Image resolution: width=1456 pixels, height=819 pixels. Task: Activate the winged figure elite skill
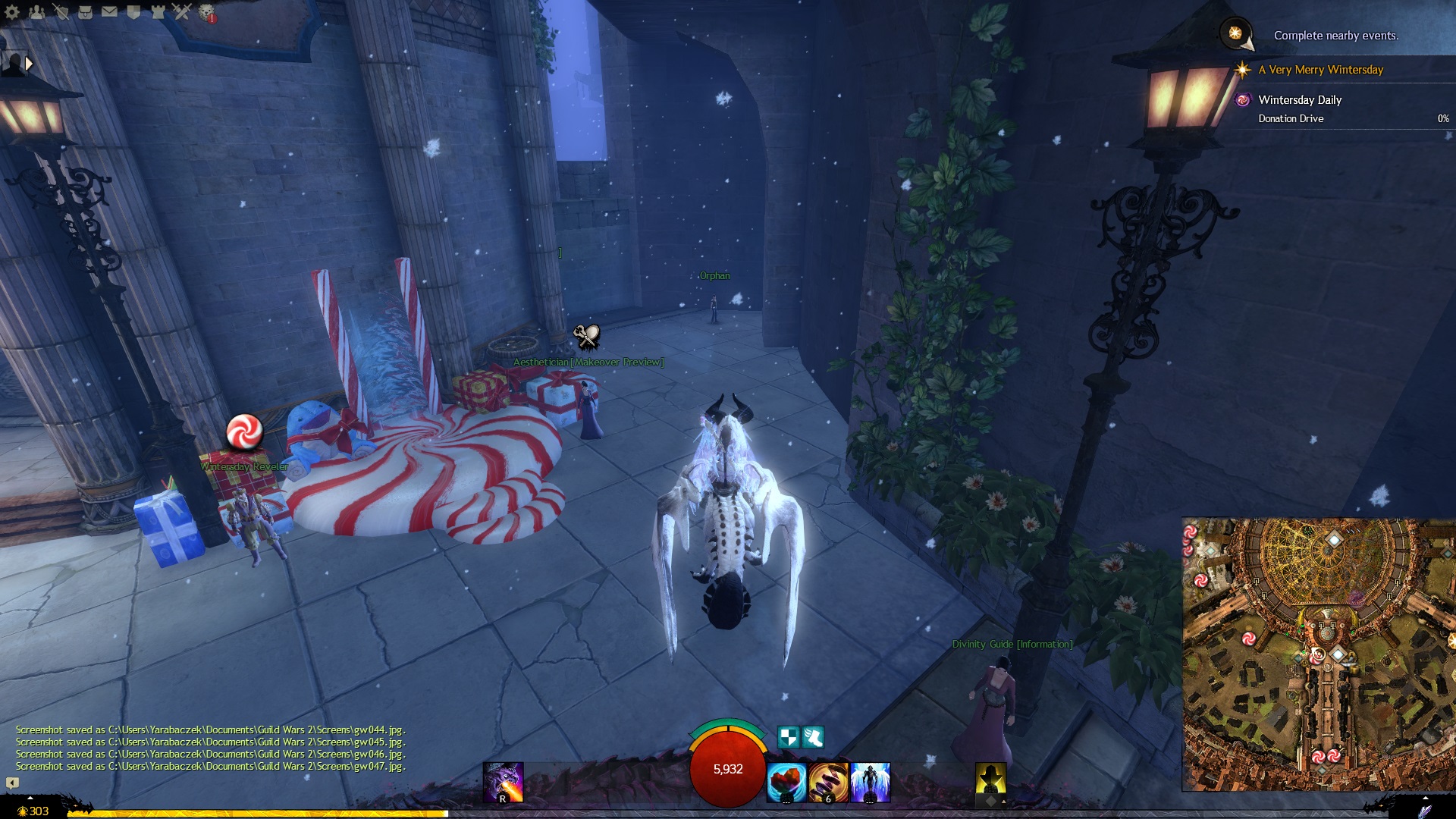click(x=870, y=783)
